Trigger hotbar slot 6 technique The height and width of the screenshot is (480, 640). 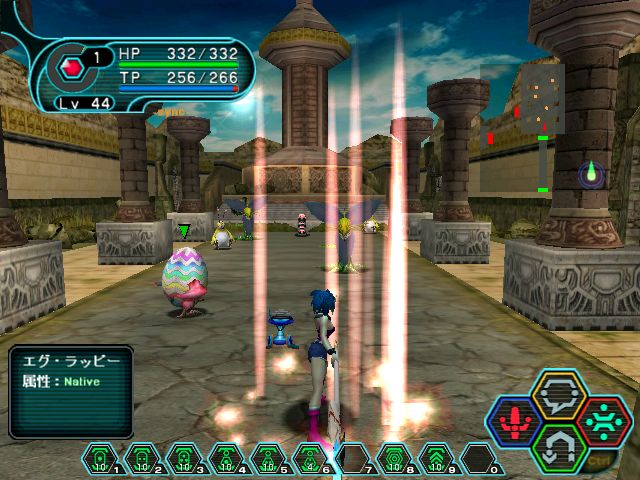(x=310, y=458)
